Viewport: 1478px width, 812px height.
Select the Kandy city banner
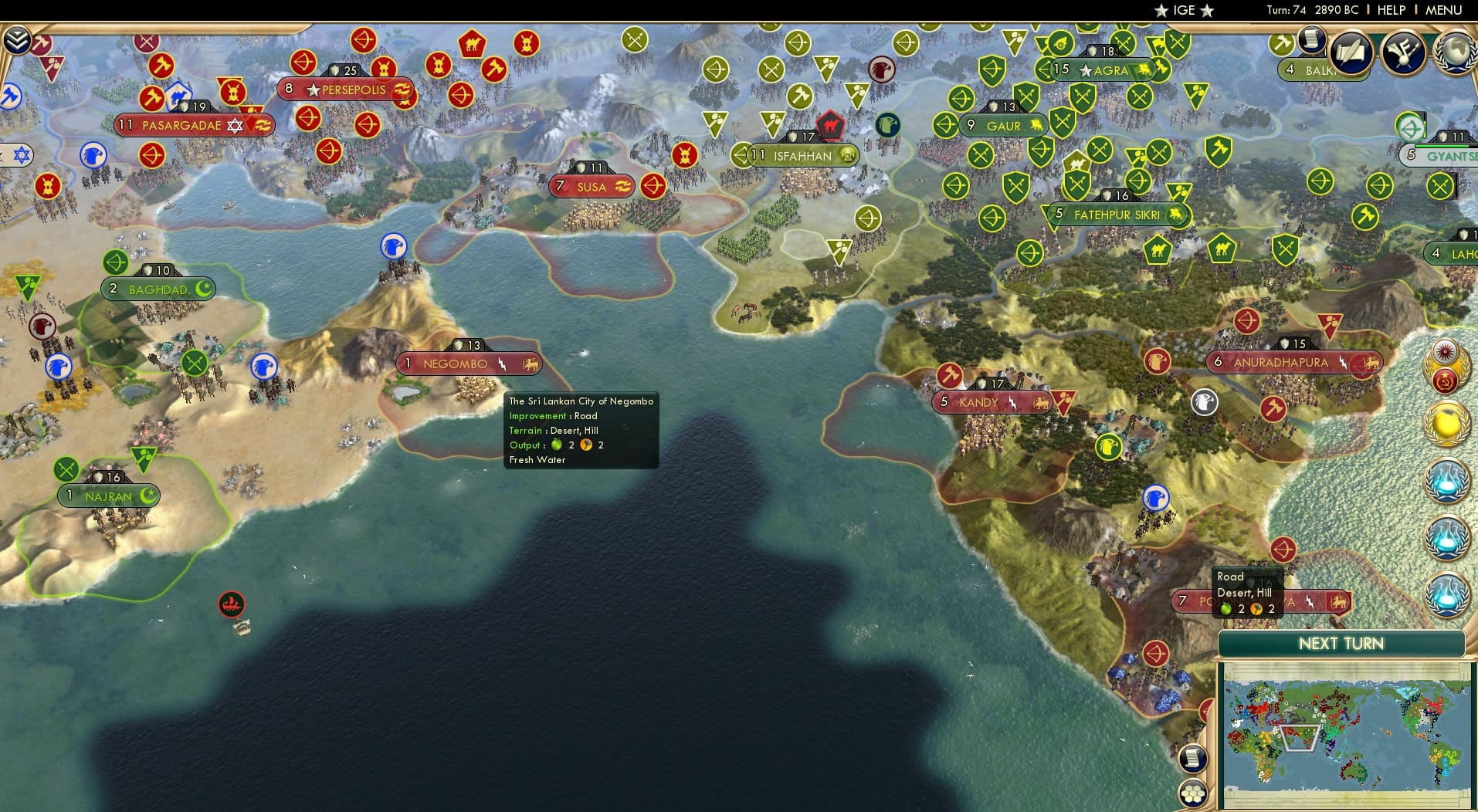coord(991,402)
